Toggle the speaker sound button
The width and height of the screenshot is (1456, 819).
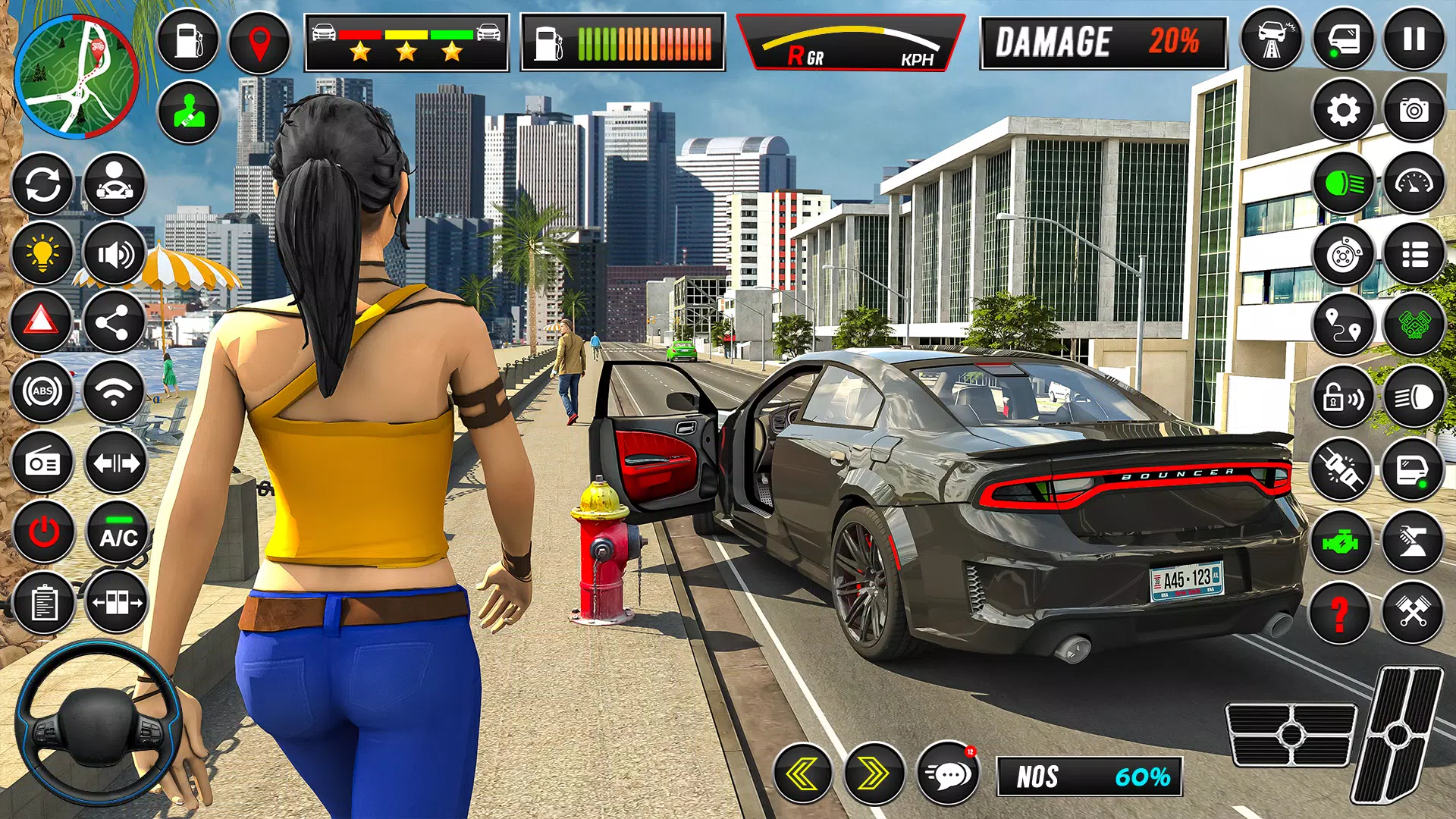(x=114, y=253)
